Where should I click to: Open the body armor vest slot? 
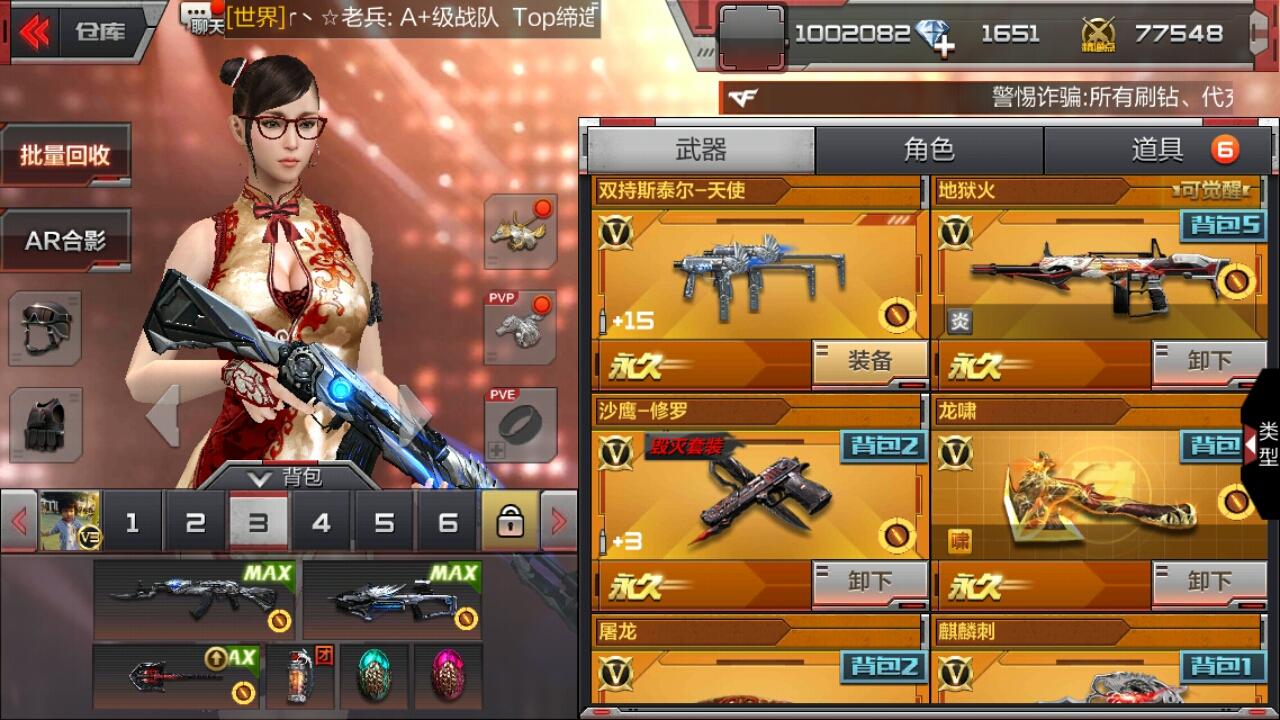(x=46, y=424)
